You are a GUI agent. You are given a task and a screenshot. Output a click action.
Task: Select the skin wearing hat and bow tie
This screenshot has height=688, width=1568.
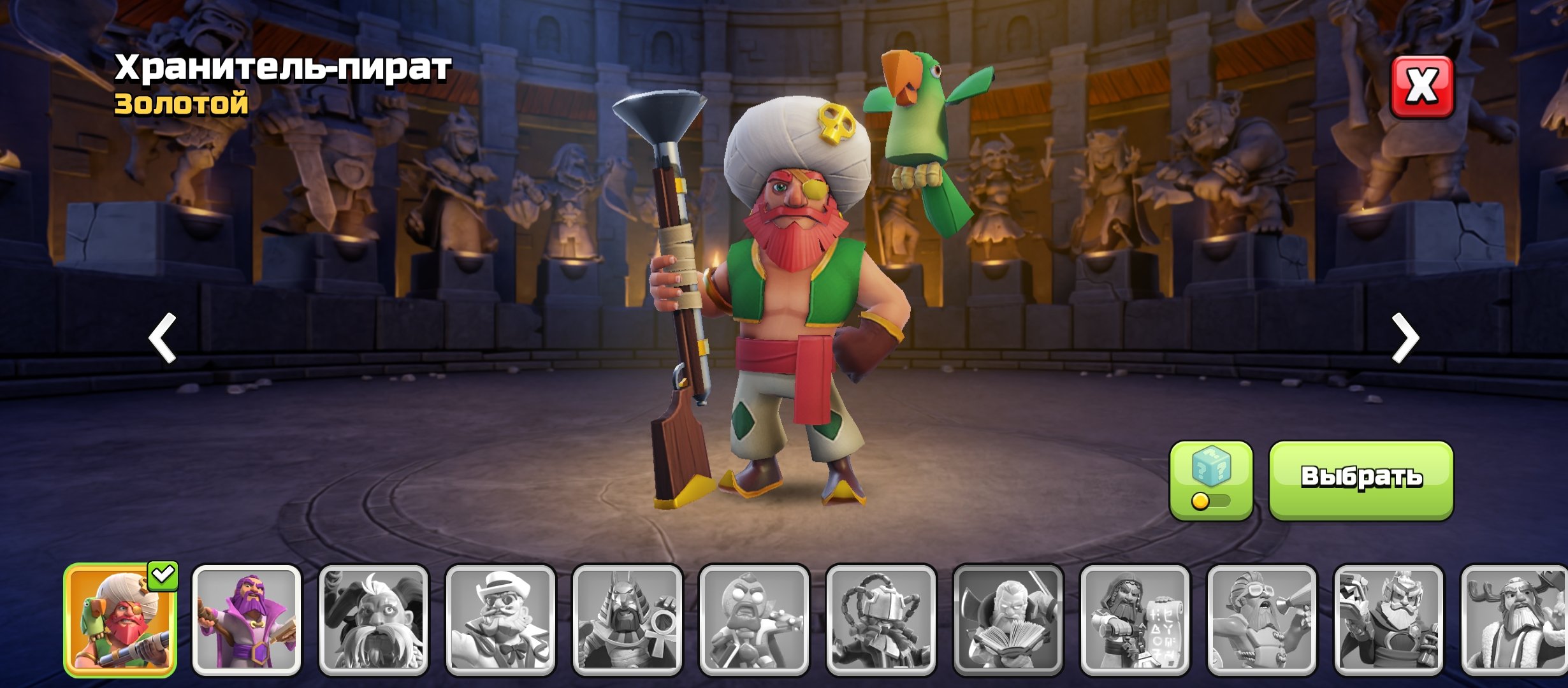[x=500, y=620]
